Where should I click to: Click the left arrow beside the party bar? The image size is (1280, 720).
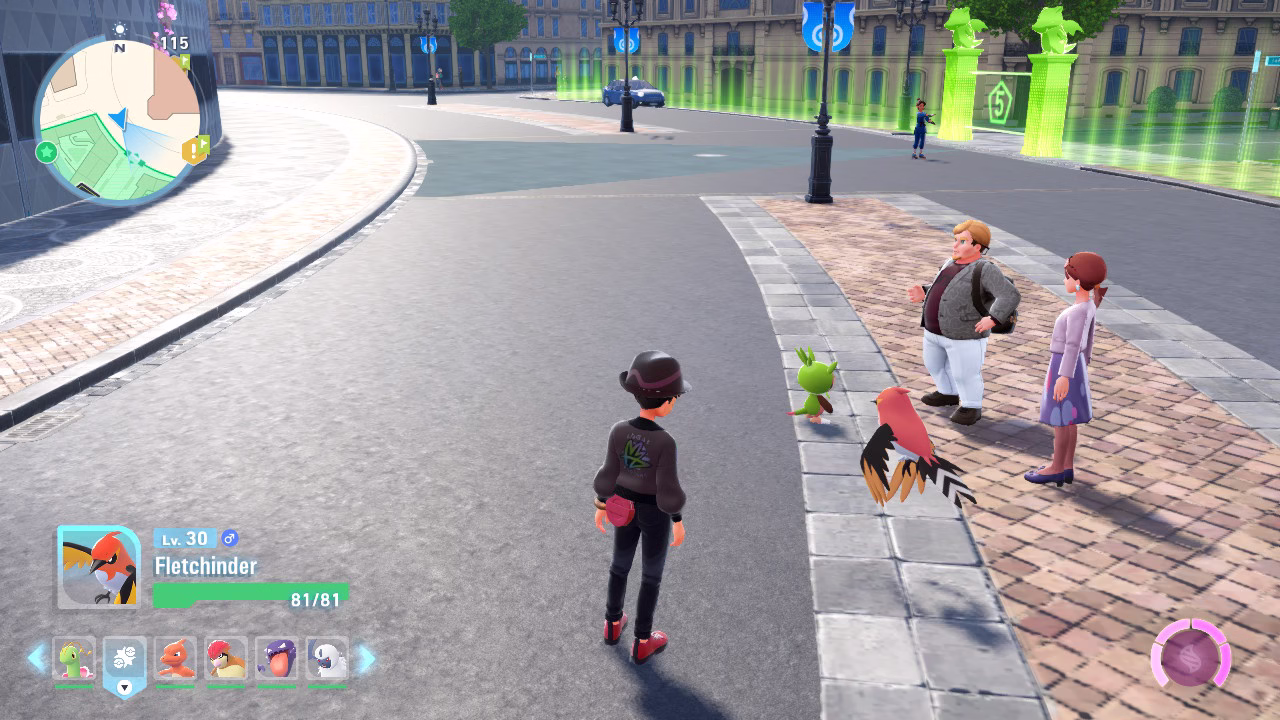point(36,658)
